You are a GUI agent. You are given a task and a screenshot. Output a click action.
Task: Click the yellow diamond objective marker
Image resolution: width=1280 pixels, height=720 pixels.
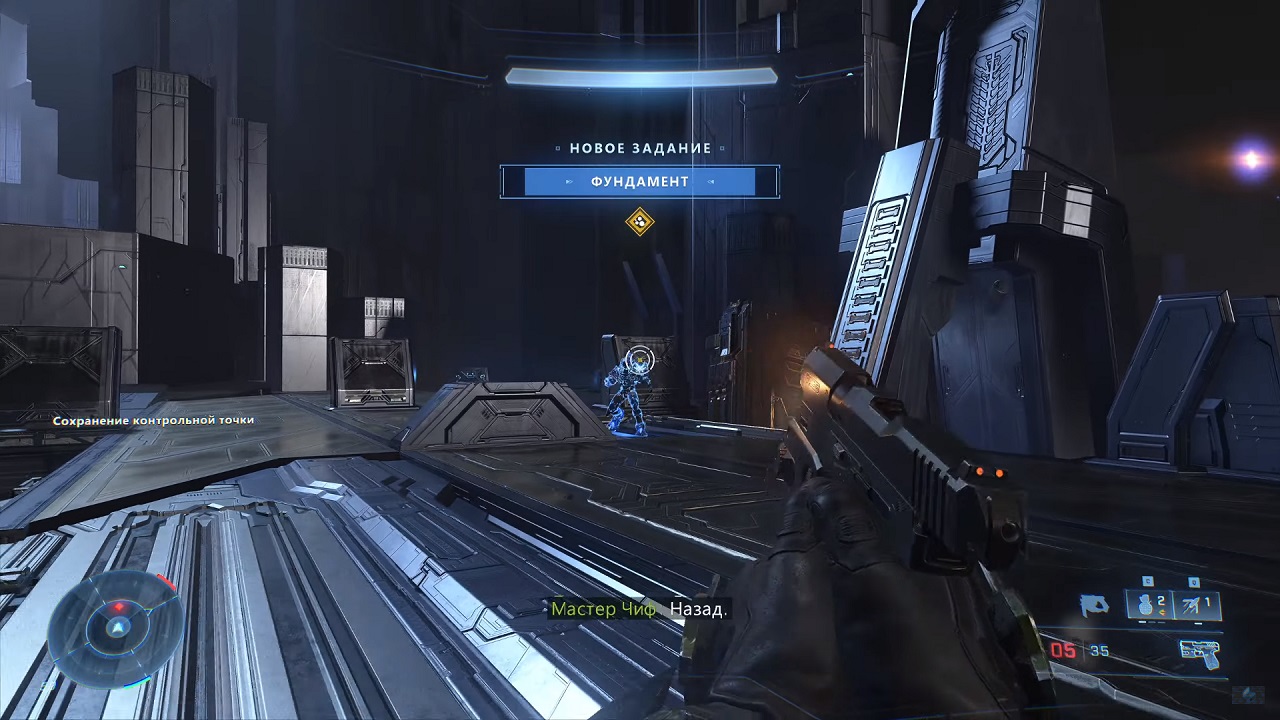pyautogui.click(x=640, y=221)
